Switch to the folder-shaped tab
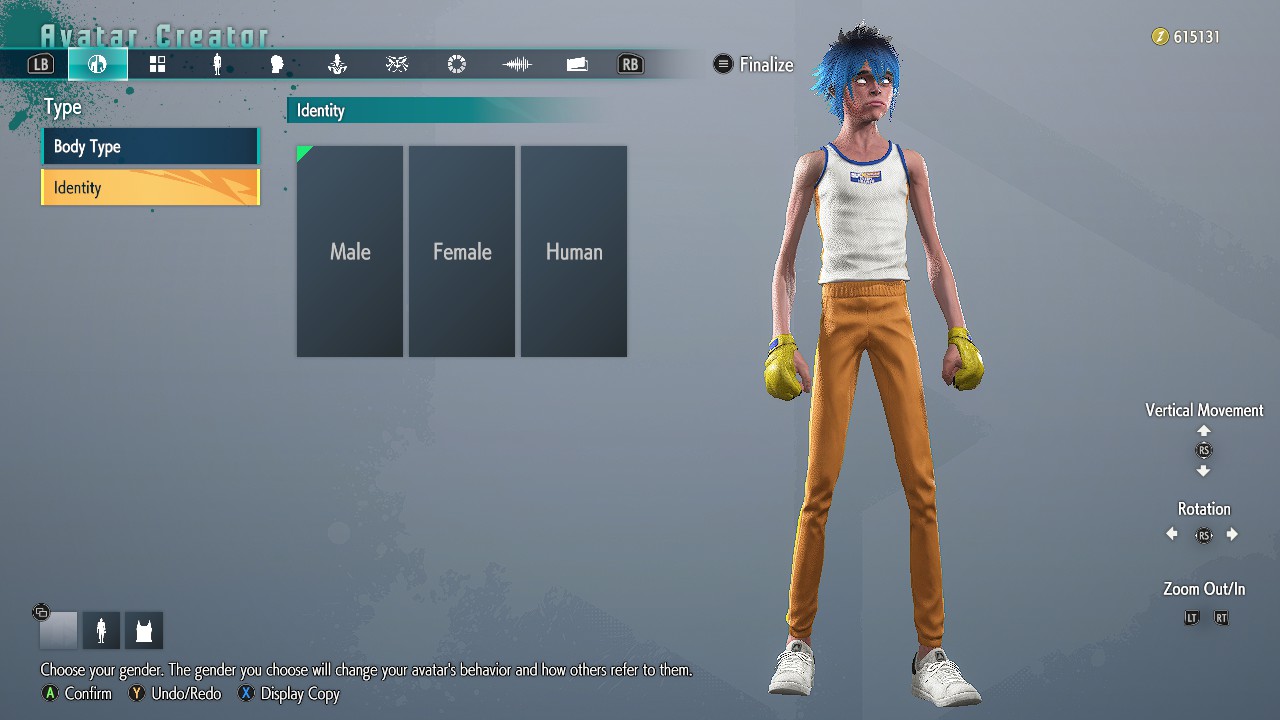The height and width of the screenshot is (720, 1280). click(x=577, y=65)
